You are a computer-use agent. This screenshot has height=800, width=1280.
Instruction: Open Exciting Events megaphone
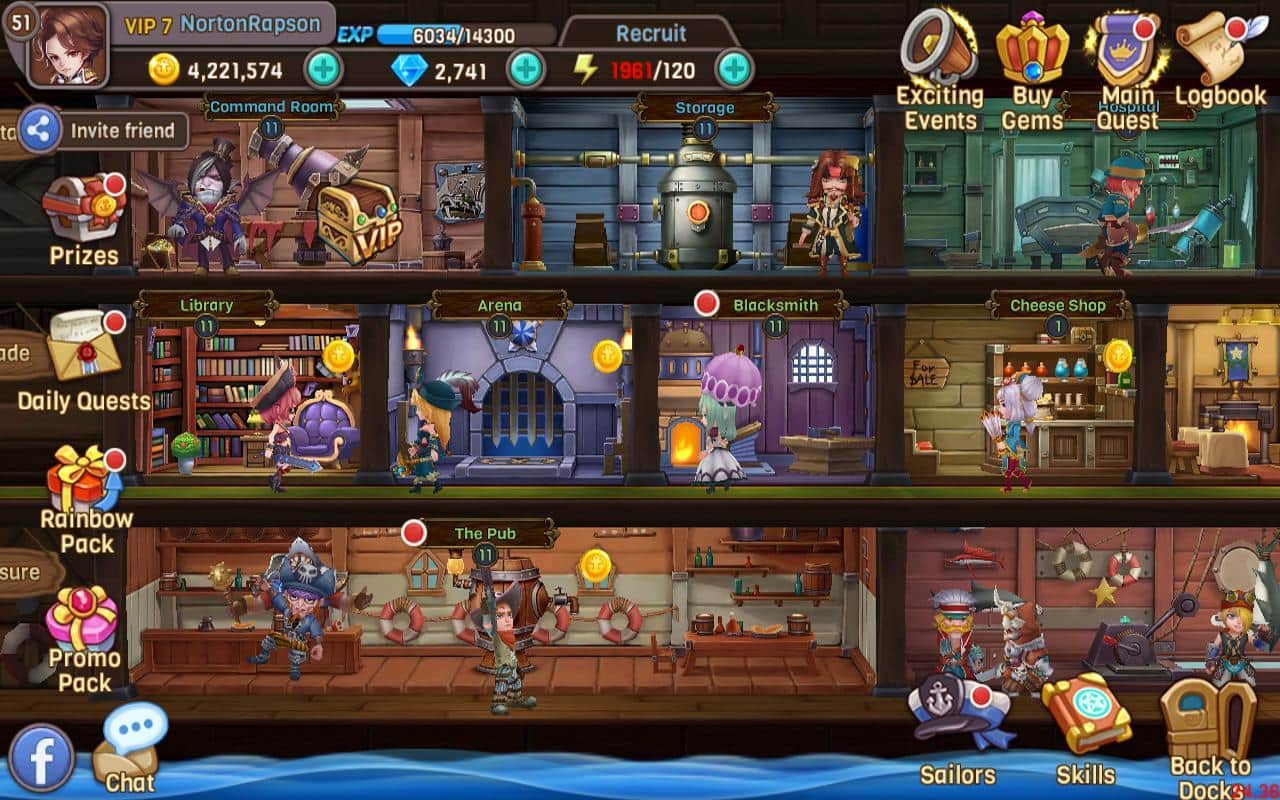pyautogui.click(x=938, y=50)
